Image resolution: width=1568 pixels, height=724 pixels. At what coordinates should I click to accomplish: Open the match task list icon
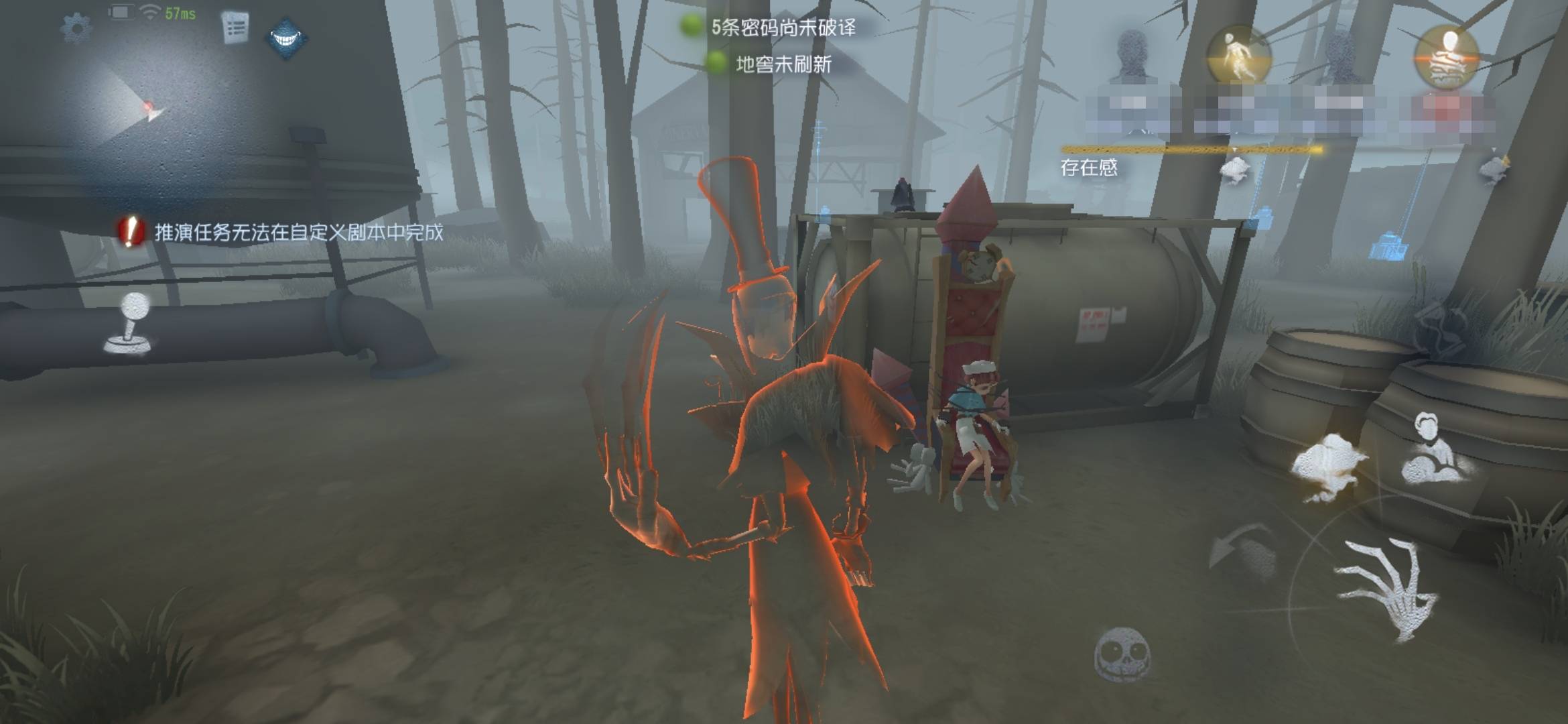pos(233,27)
